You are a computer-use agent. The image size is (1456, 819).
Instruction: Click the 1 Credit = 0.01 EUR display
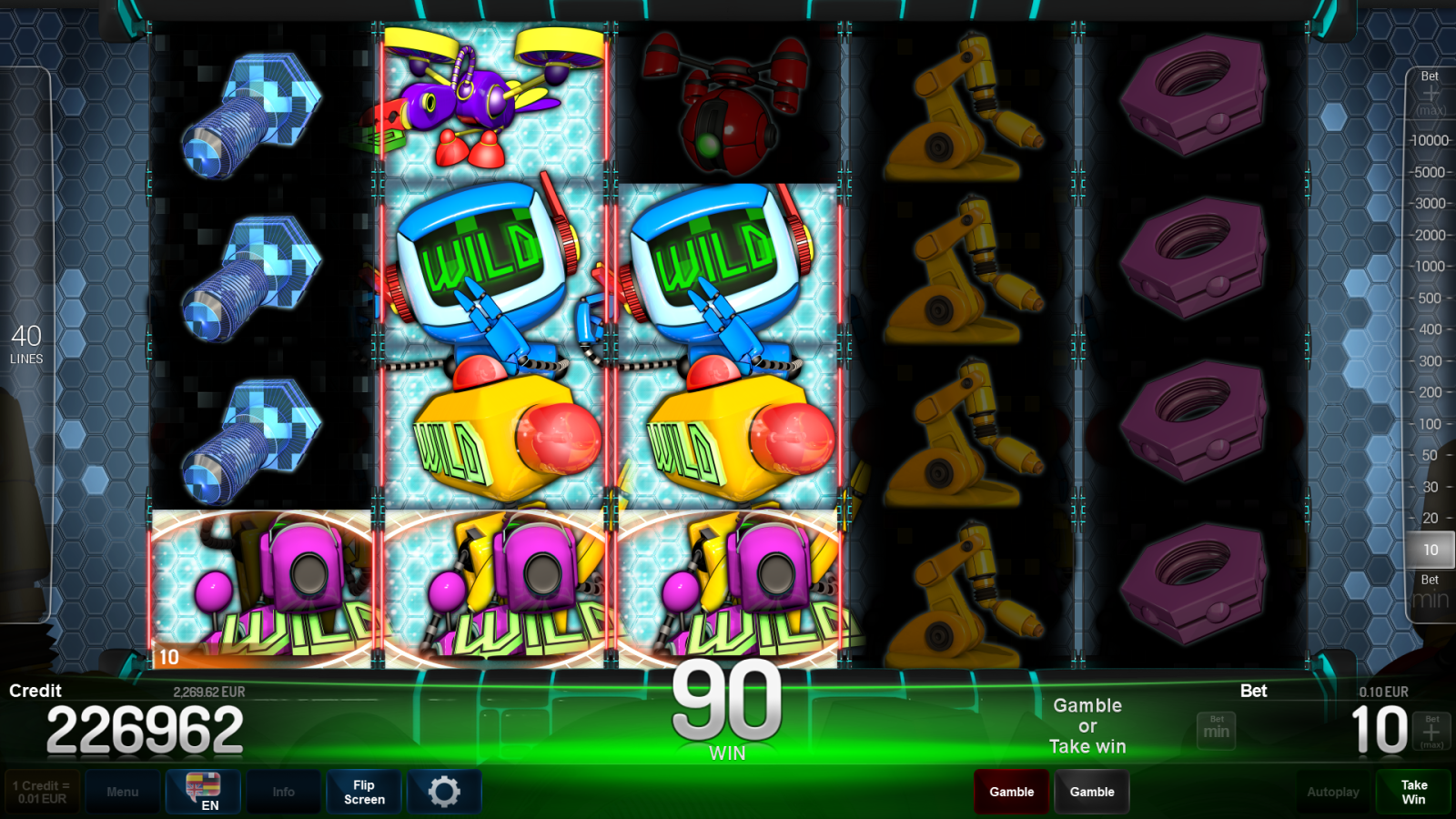pos(43,790)
